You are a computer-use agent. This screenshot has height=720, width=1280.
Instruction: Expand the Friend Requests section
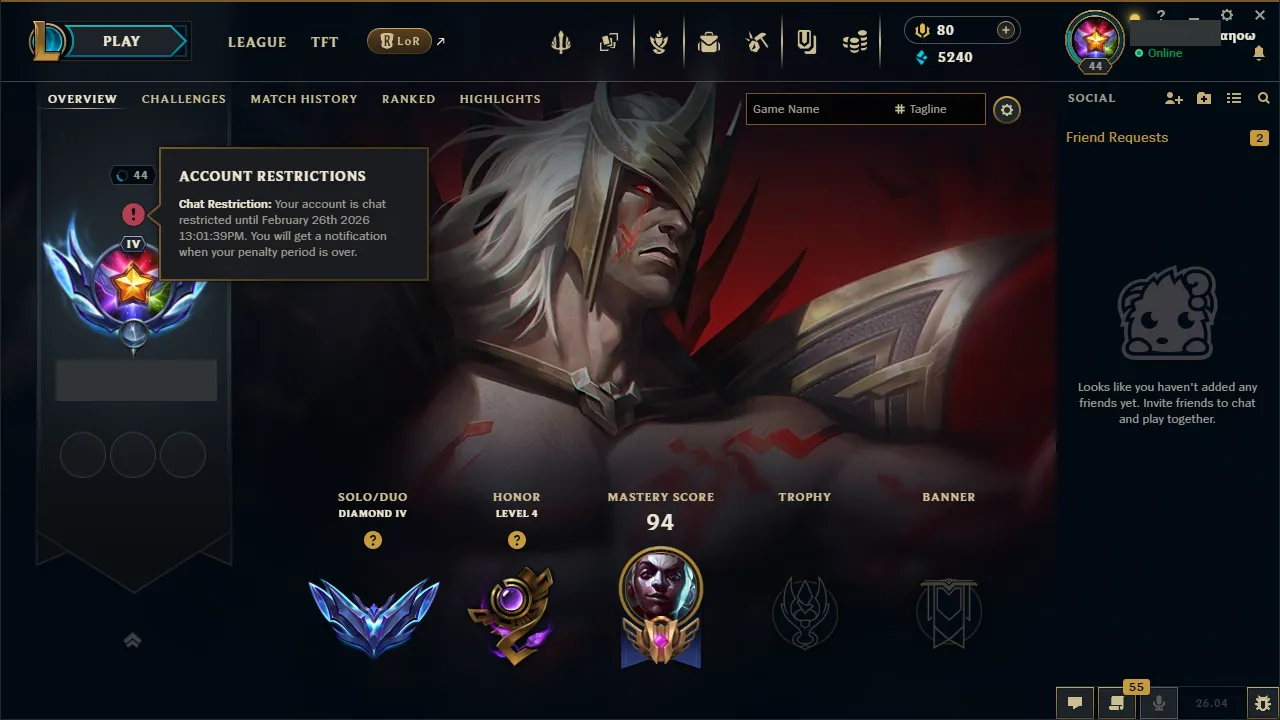tap(1117, 137)
